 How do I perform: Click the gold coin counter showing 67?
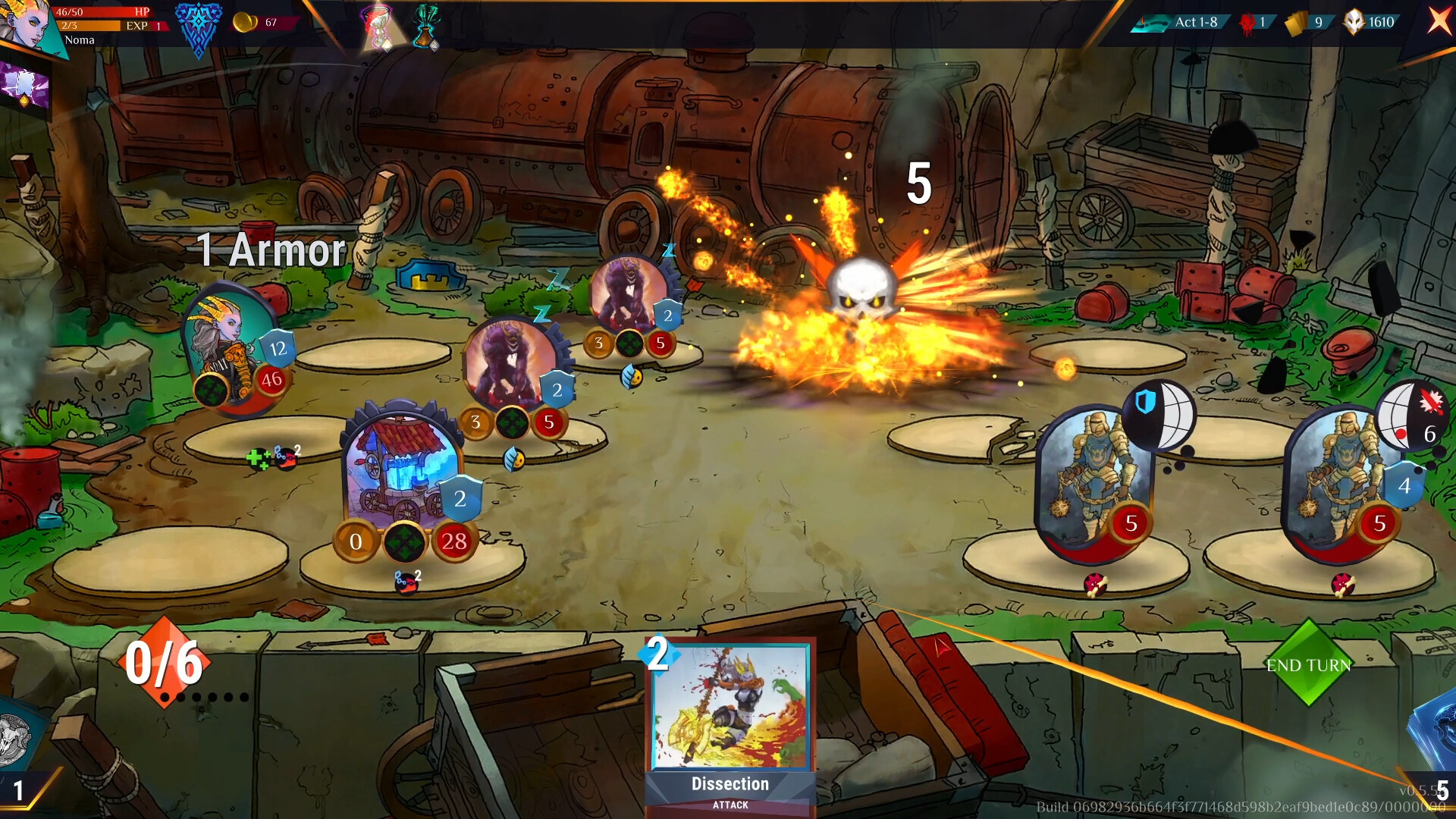point(250,23)
